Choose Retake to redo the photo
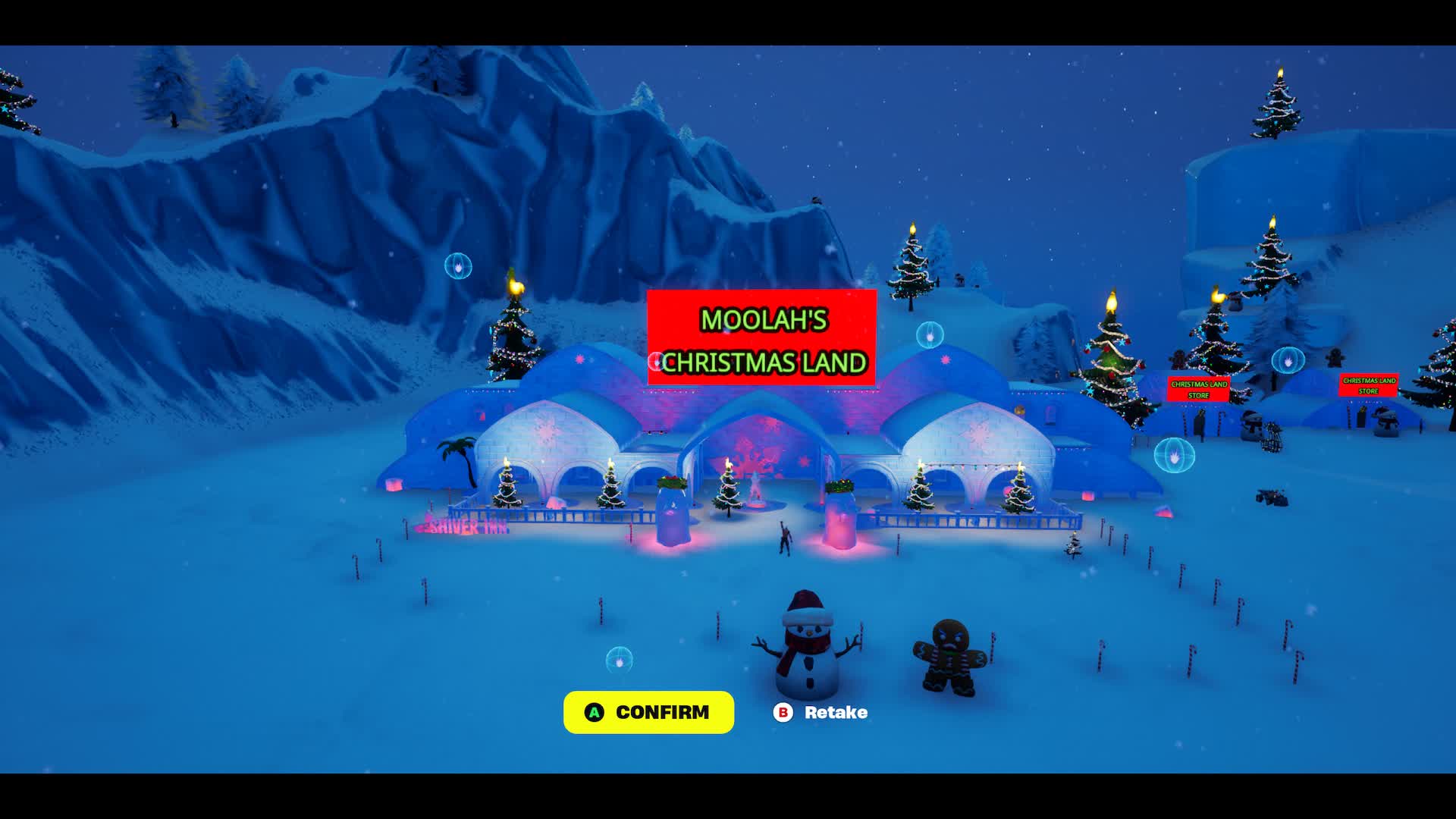 click(x=821, y=712)
